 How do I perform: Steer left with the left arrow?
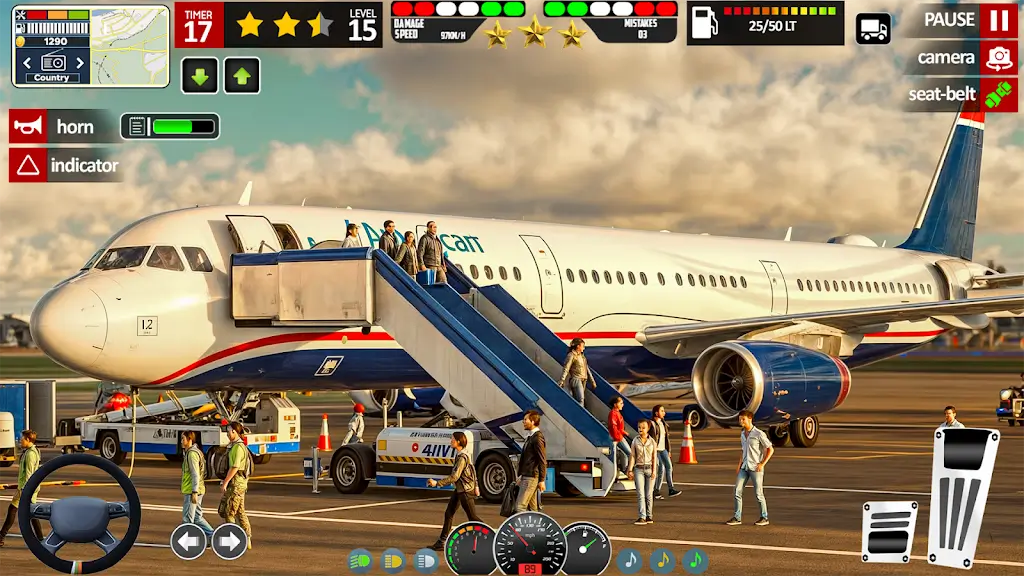(x=188, y=542)
